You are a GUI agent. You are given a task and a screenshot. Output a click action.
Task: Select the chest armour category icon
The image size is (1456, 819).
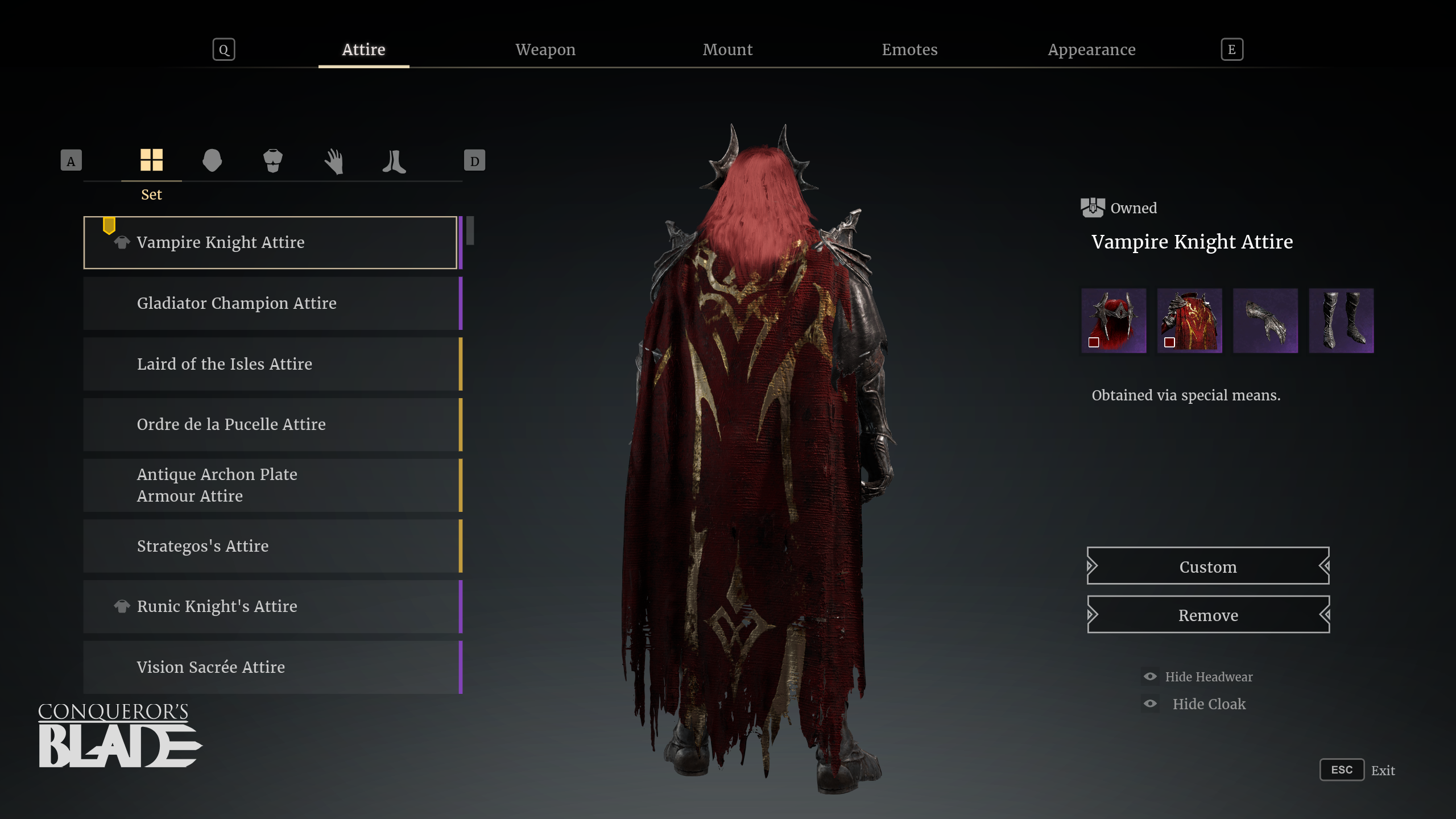[273, 161]
